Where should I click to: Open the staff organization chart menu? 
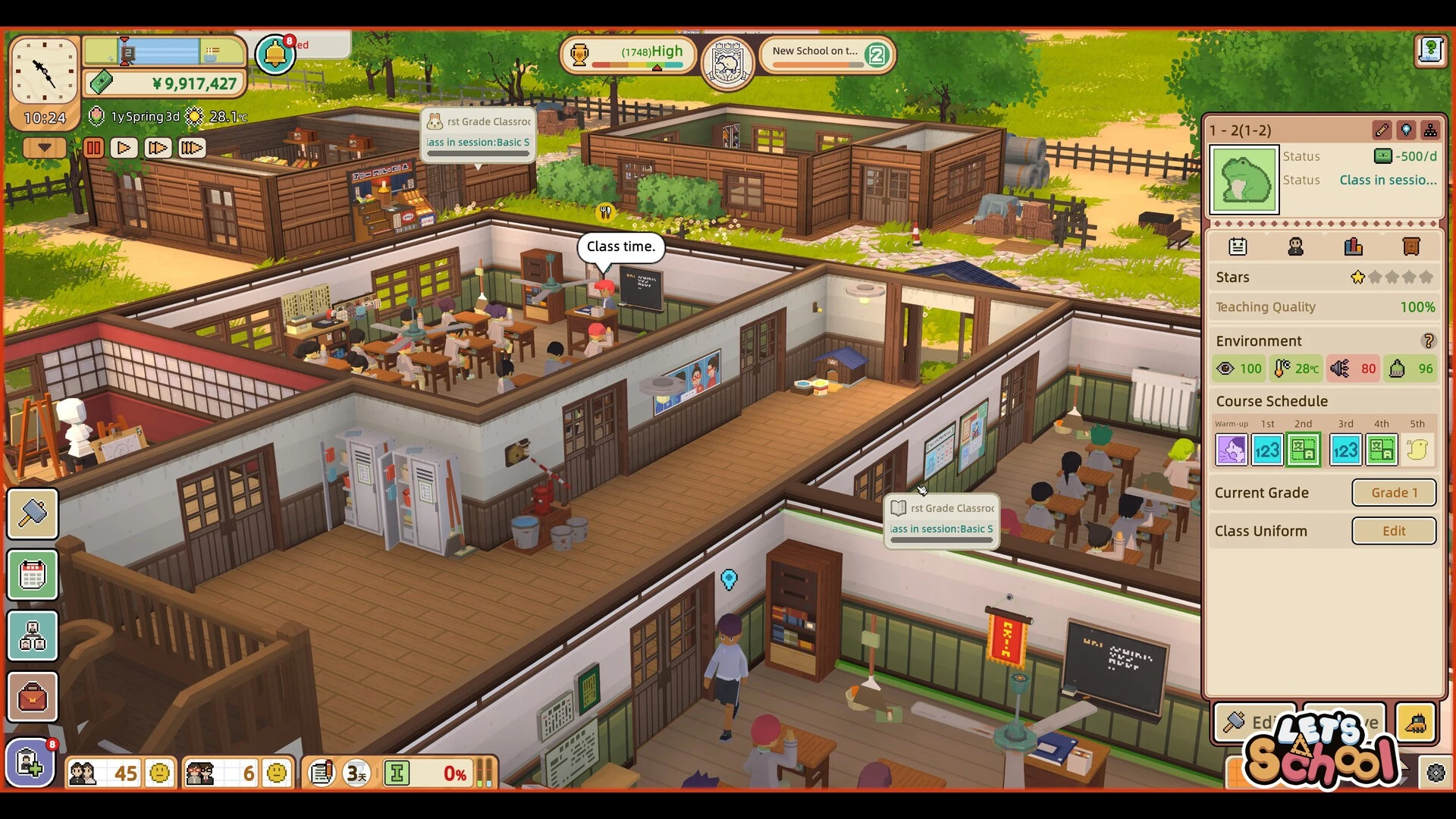[33, 636]
